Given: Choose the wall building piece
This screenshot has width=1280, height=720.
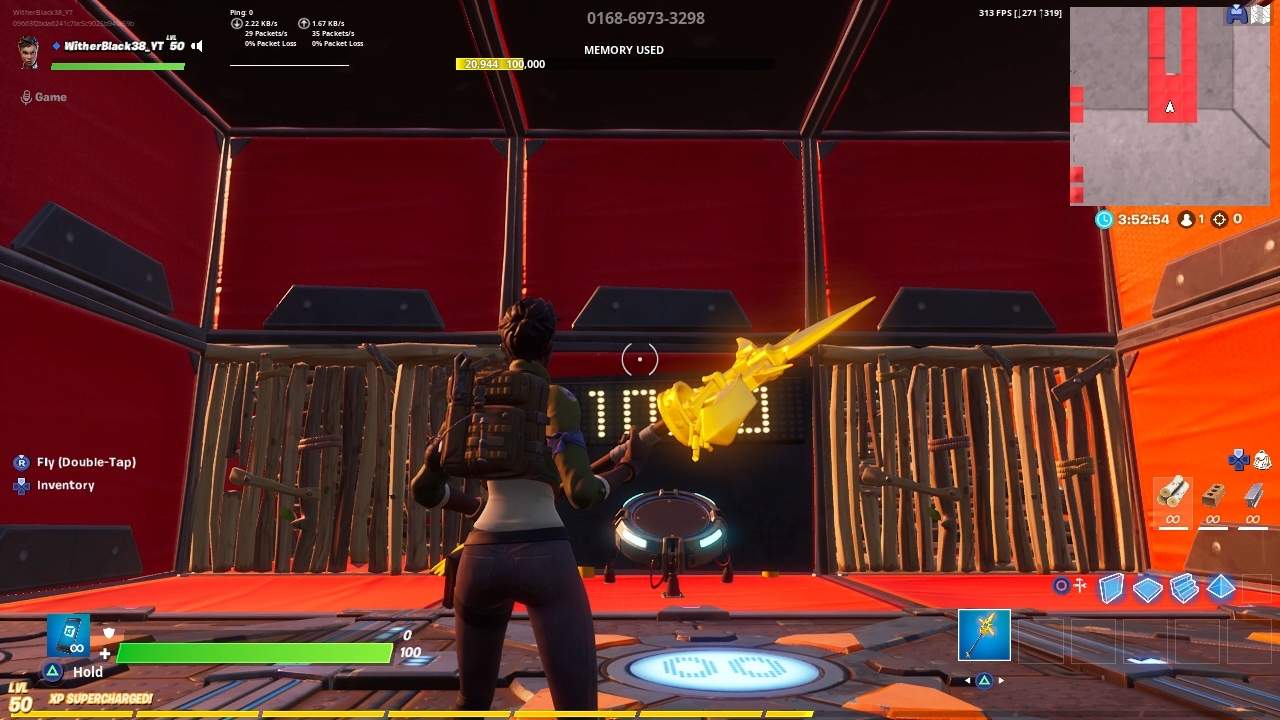Looking at the screenshot, I should click(1111, 588).
